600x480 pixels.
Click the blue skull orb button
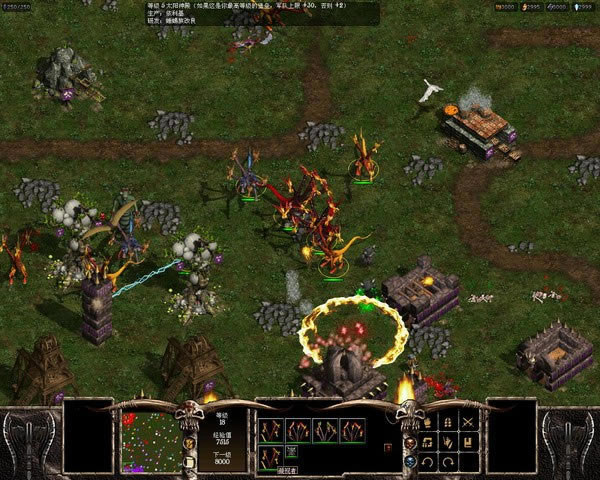click(410, 461)
